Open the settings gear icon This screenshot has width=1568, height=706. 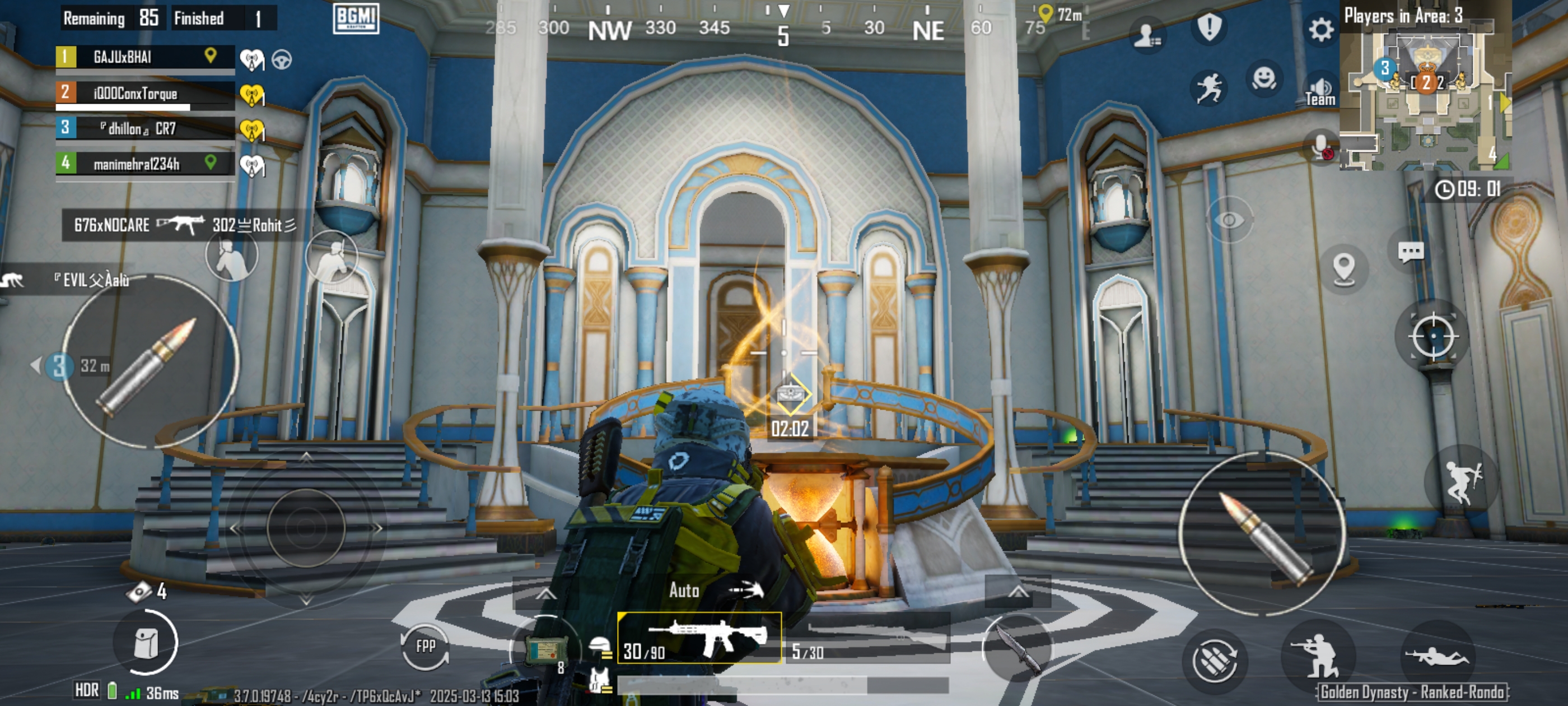1320,29
